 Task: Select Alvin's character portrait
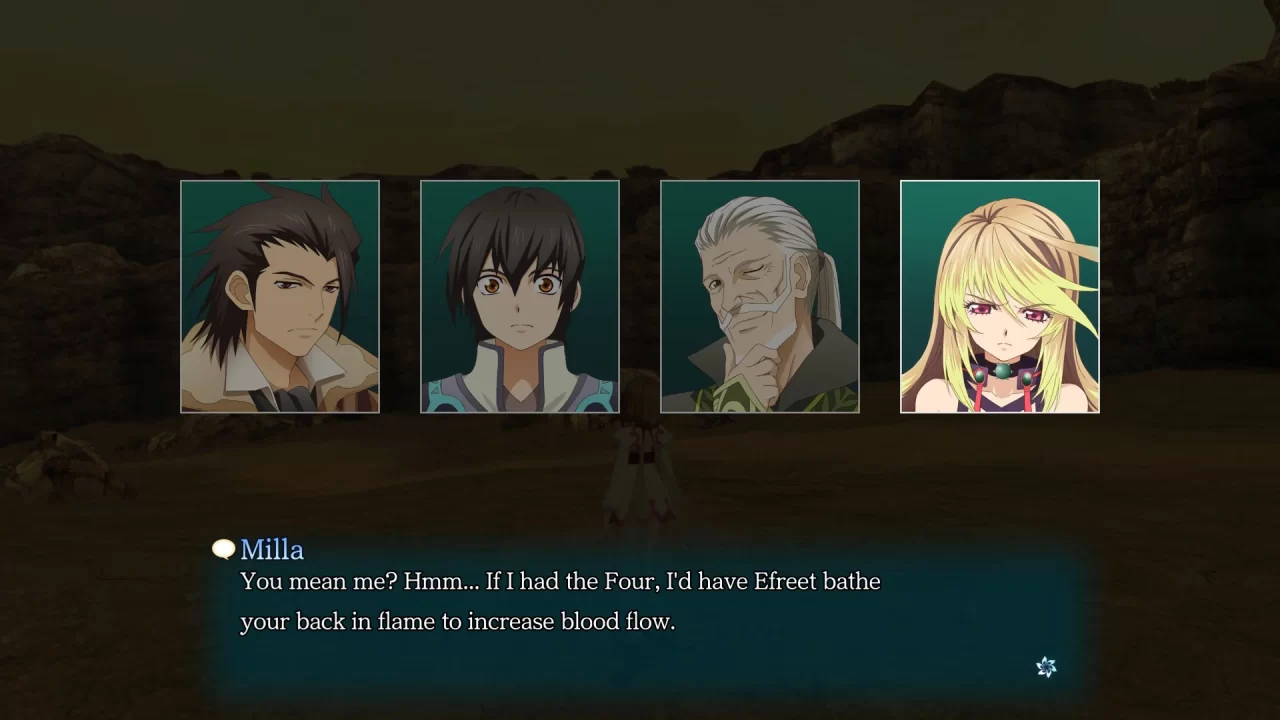click(280, 296)
